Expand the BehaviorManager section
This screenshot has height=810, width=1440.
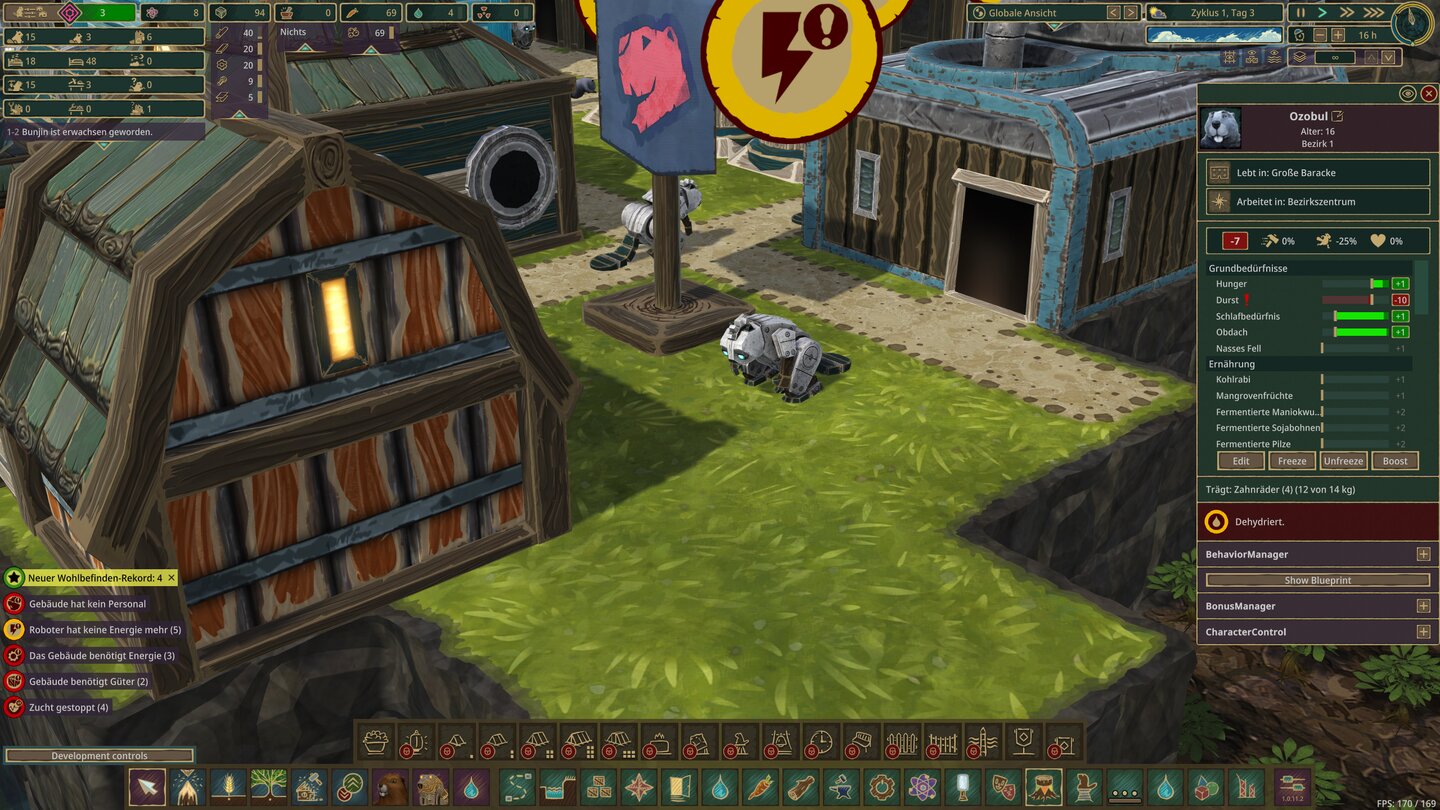pyautogui.click(x=1423, y=554)
